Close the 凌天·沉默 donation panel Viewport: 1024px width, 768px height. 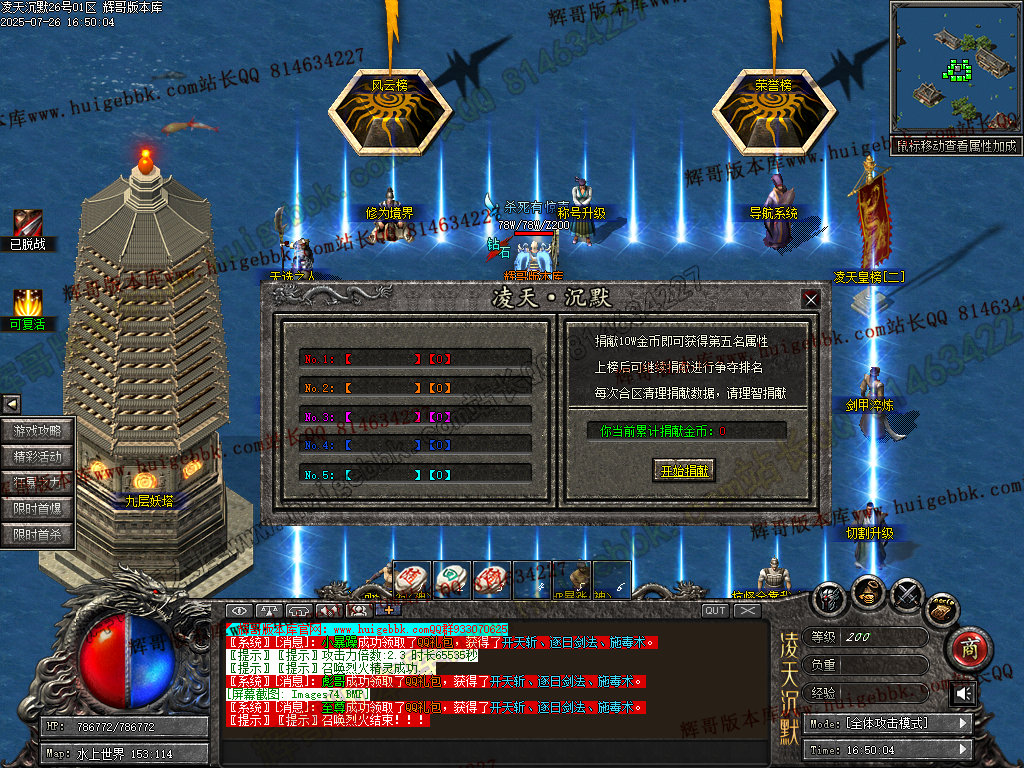811,299
